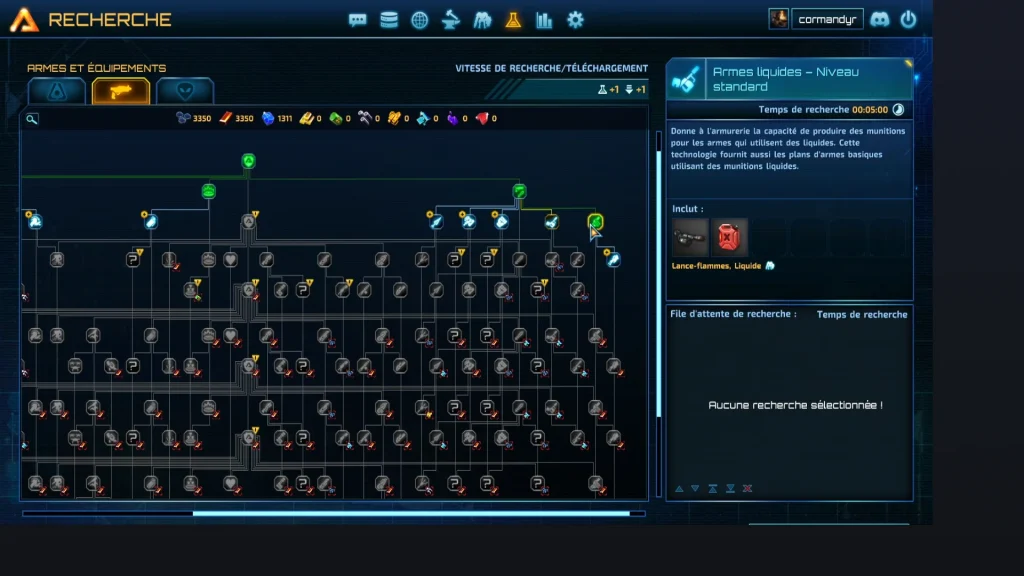This screenshot has height=576, width=1024.
Task: Click the magnifying glass search icon
Action: point(32,119)
